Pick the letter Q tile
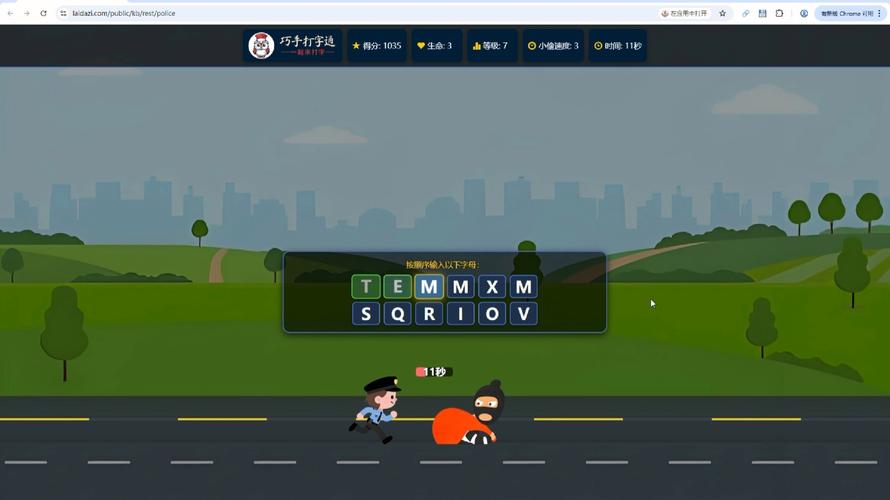Image resolution: width=890 pixels, height=500 pixels. click(397, 314)
